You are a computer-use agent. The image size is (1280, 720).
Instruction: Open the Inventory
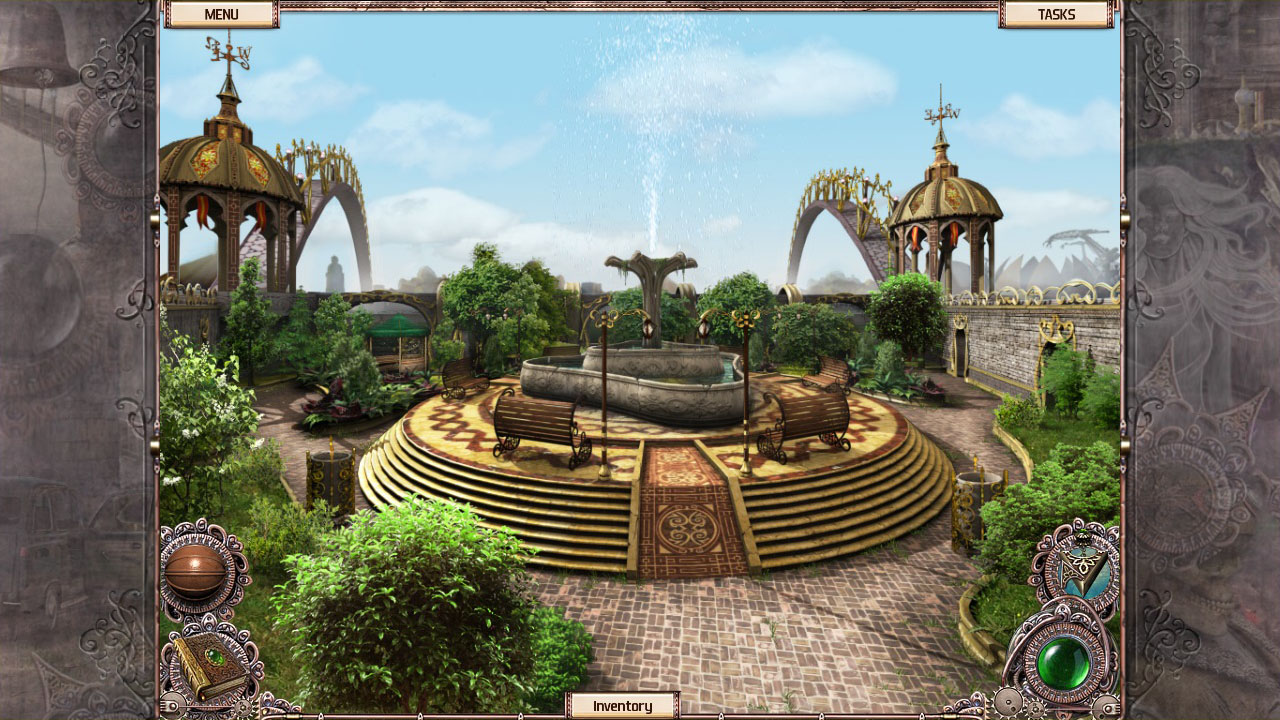pyautogui.click(x=622, y=705)
